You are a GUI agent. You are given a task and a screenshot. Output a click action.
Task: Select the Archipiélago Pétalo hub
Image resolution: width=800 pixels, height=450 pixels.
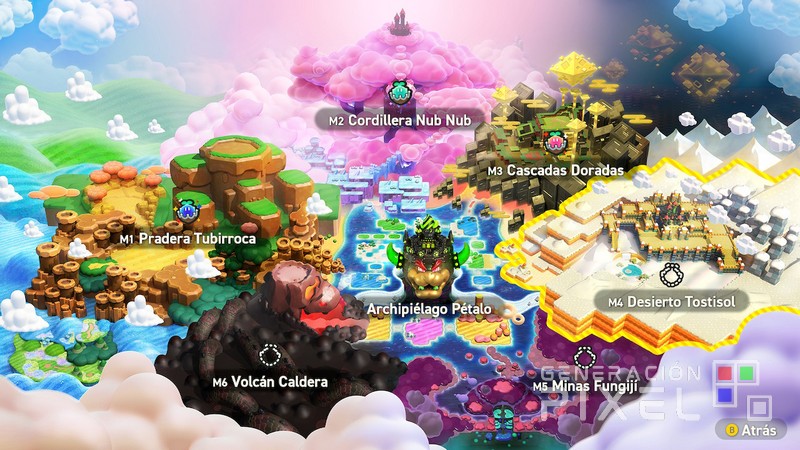(429, 308)
